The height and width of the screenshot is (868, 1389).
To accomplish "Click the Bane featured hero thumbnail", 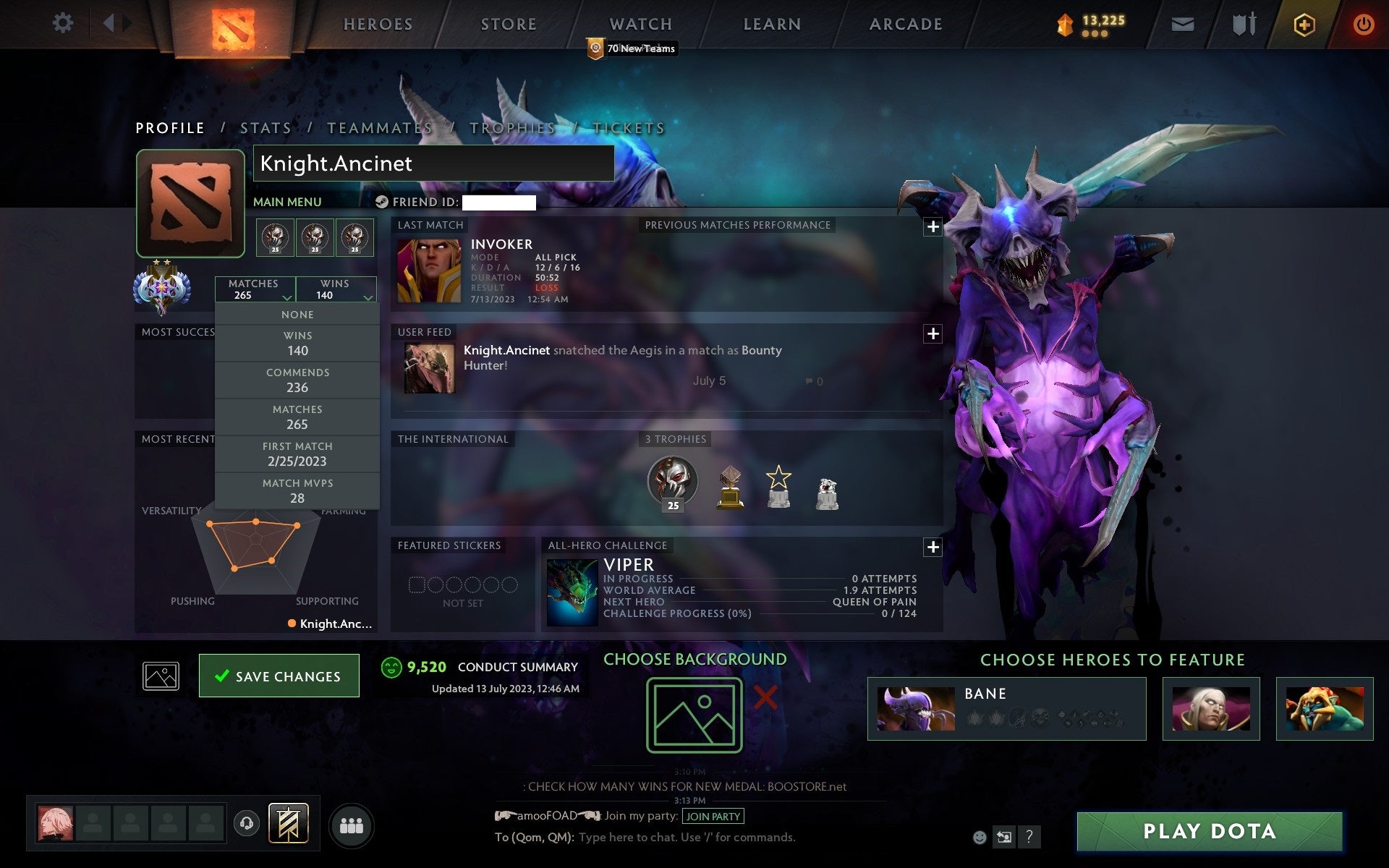I will 915,709.
